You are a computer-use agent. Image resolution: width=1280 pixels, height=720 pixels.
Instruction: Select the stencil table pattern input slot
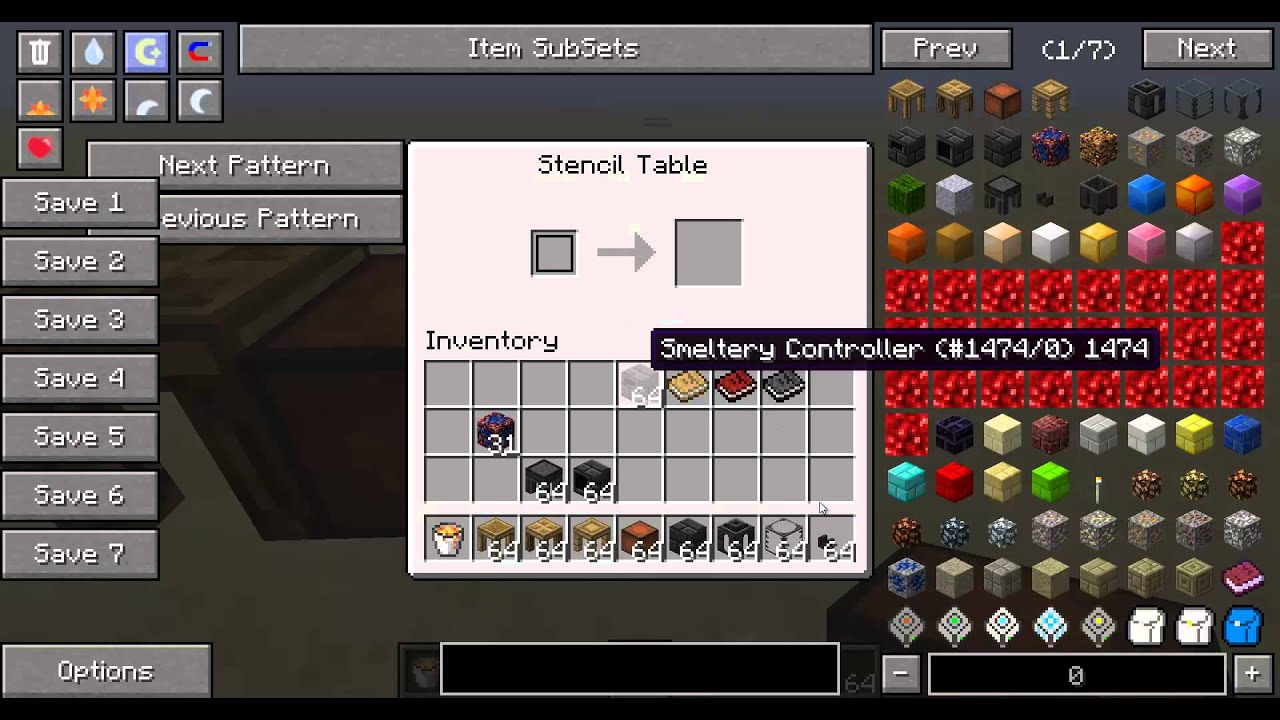(x=553, y=252)
